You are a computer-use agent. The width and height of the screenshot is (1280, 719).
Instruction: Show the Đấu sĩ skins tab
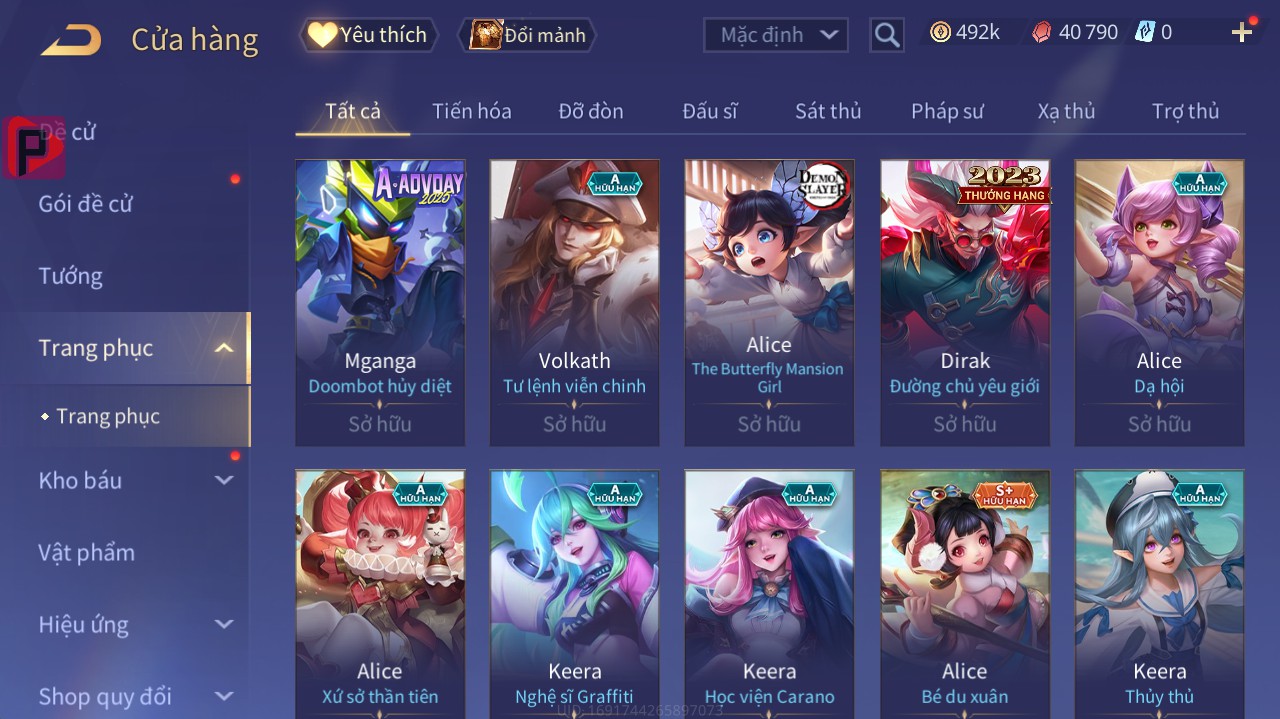[709, 111]
